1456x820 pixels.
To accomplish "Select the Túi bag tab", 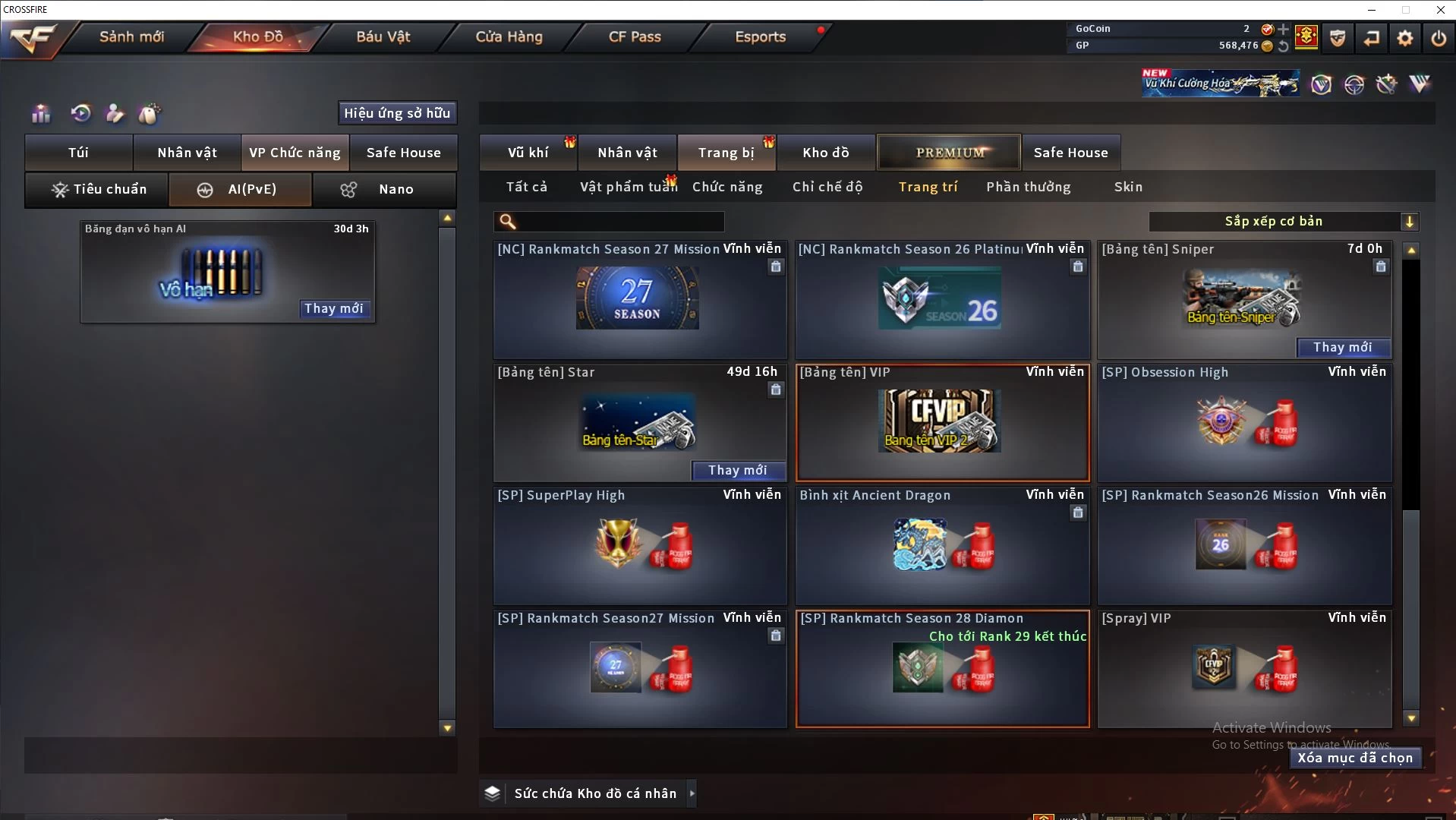I will [78, 153].
